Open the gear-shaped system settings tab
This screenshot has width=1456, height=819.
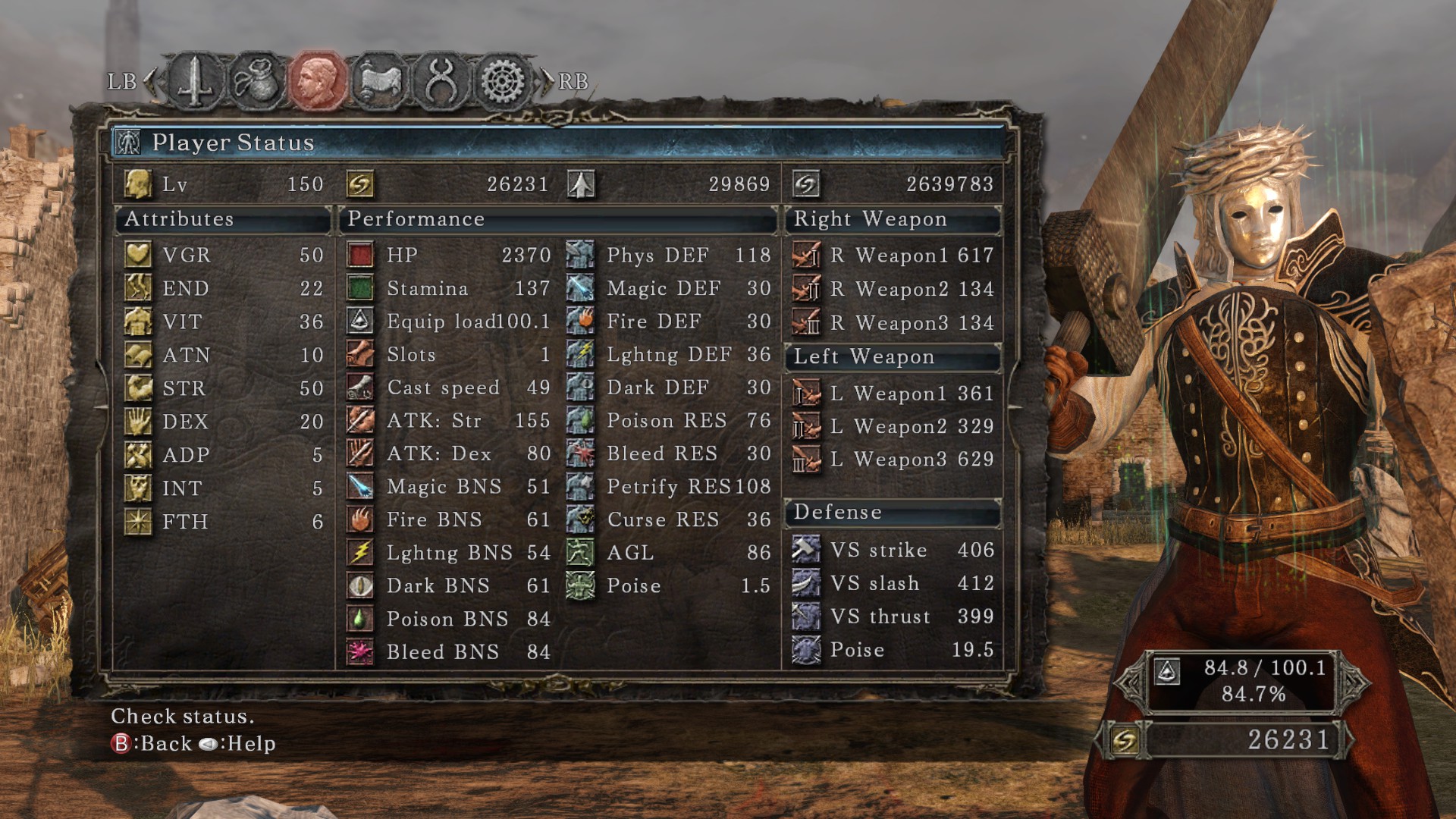click(x=503, y=81)
